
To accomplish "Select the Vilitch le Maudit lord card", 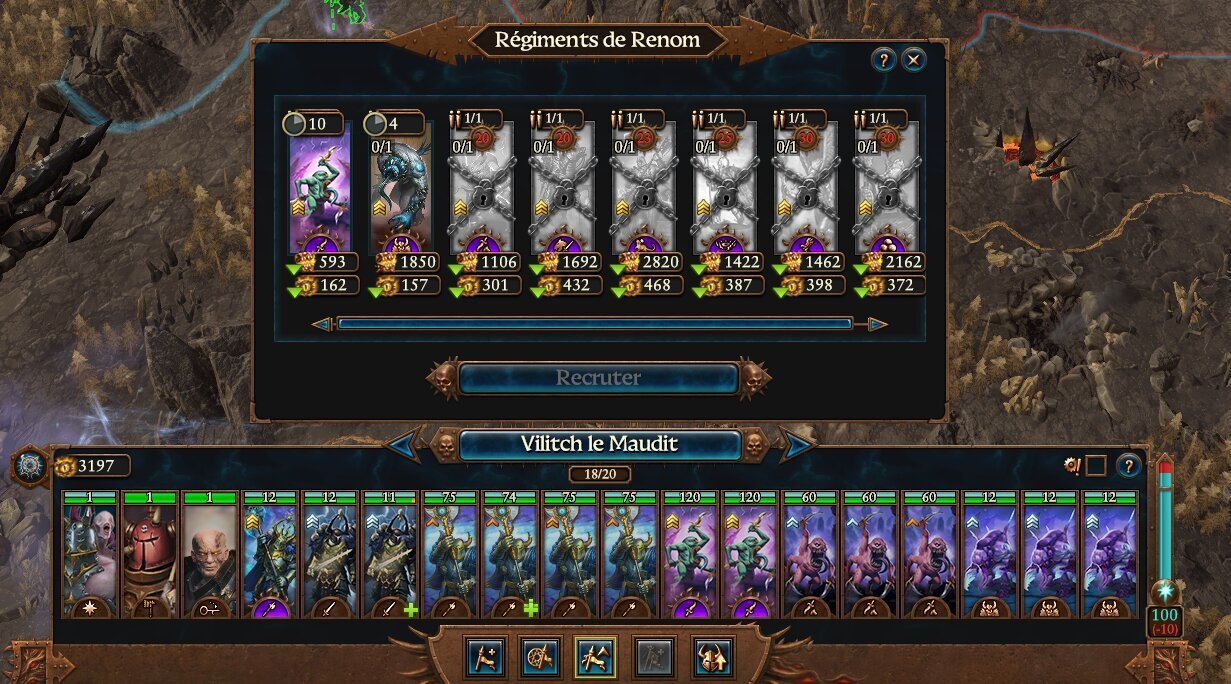I will click(x=90, y=554).
